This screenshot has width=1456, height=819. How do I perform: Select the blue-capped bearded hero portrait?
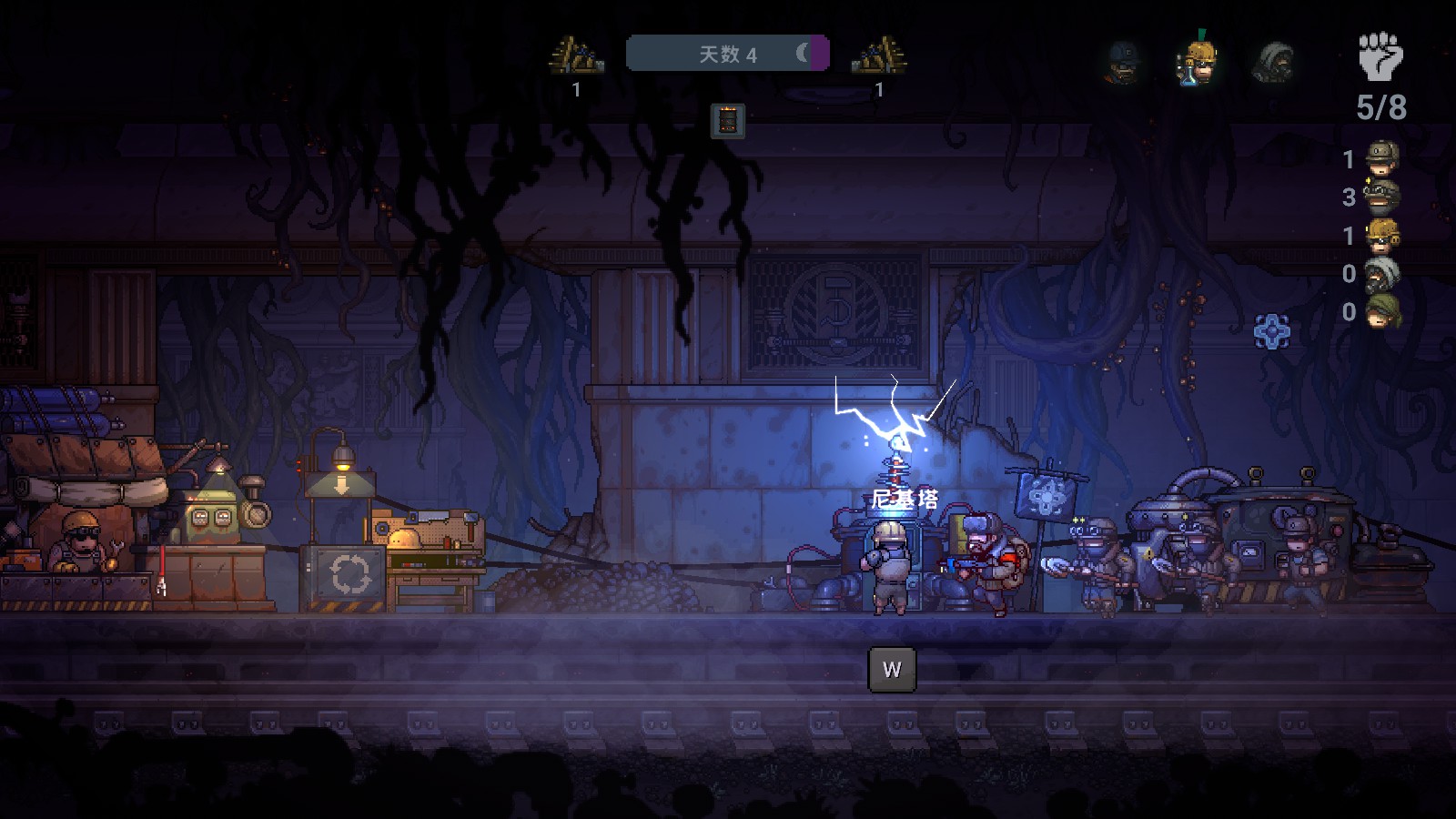[1123, 62]
